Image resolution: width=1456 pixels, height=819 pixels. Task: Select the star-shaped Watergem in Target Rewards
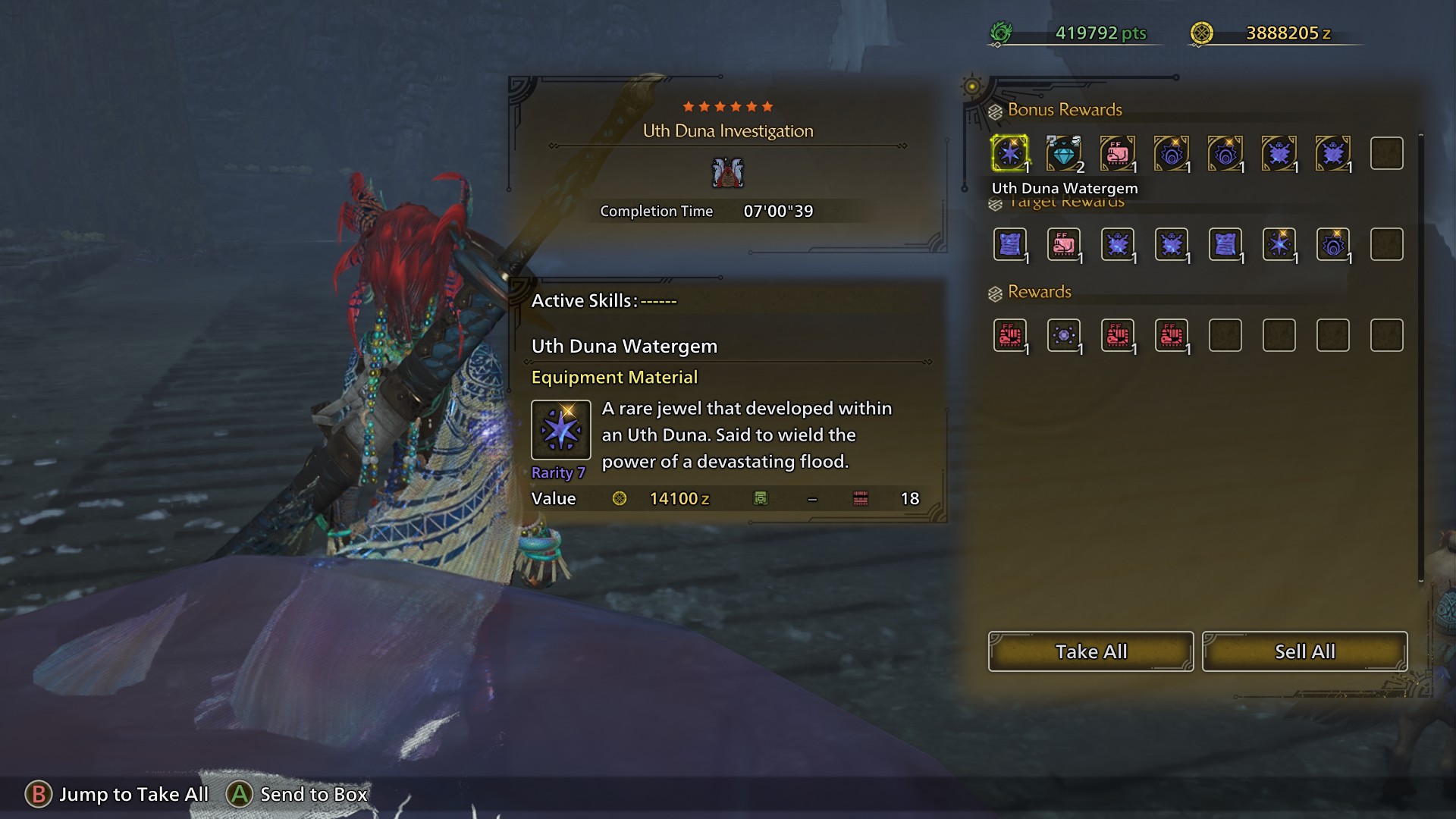tap(1279, 244)
